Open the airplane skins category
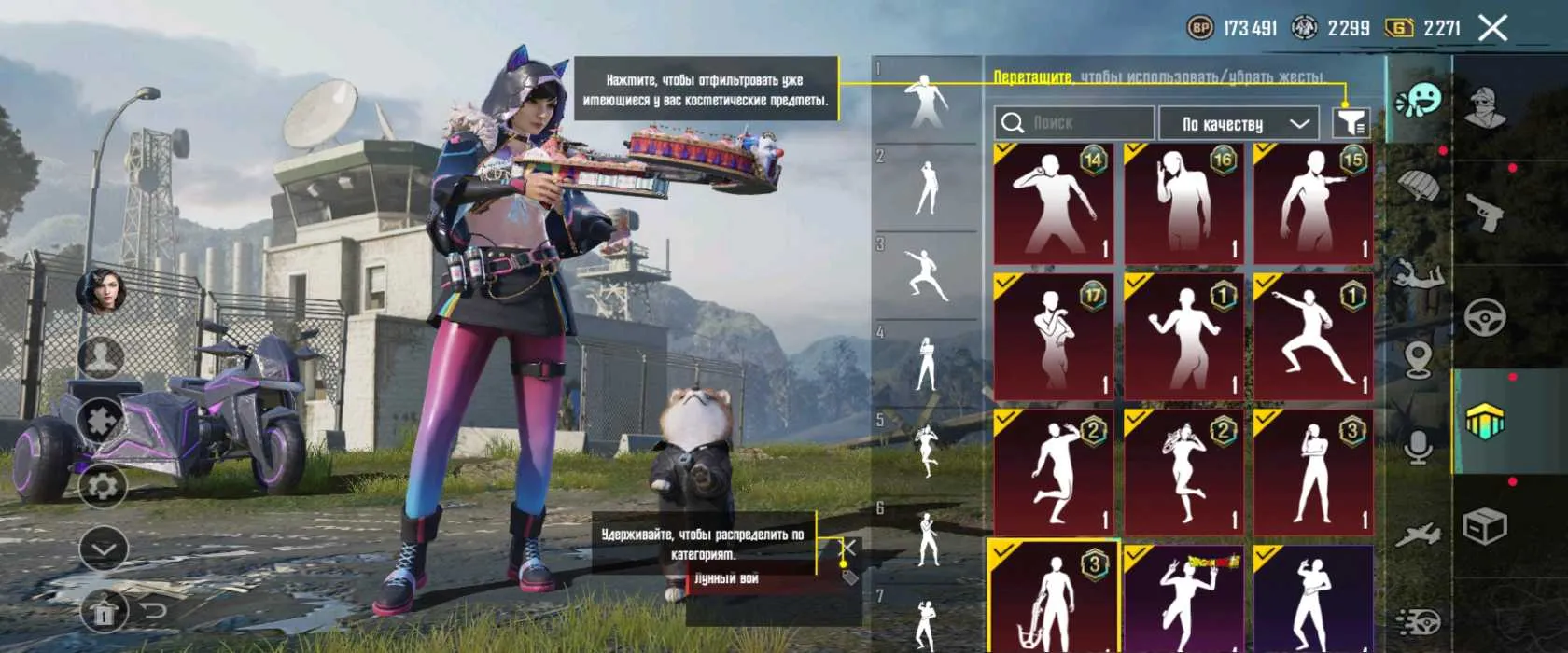This screenshot has width=1568, height=653. click(1419, 535)
